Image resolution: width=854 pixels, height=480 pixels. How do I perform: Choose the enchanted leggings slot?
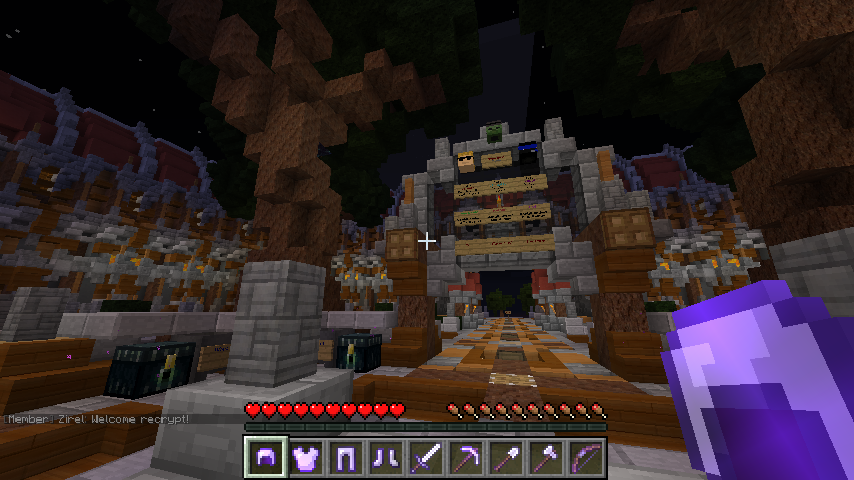coord(345,458)
